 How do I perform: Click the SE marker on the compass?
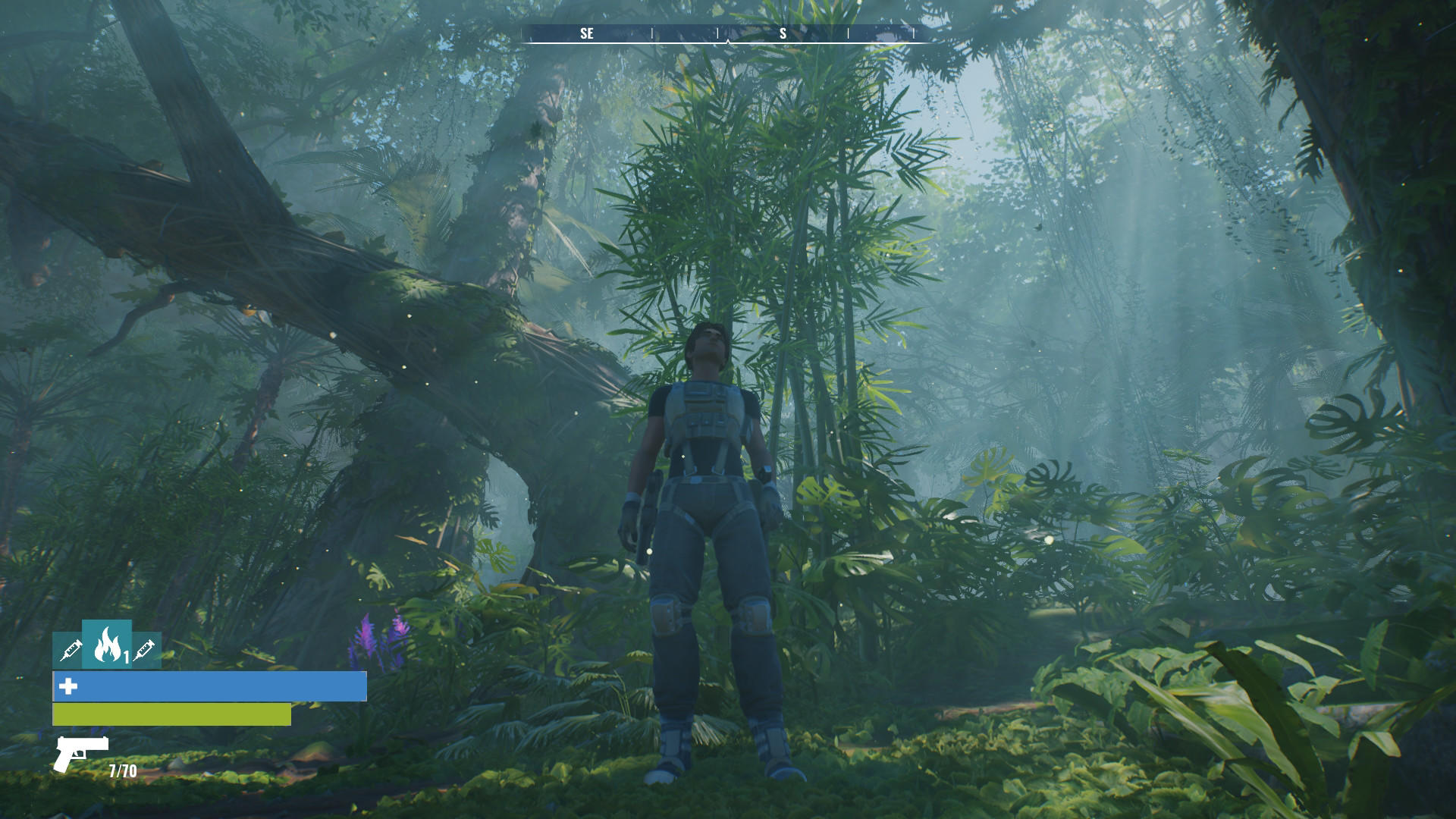(586, 33)
